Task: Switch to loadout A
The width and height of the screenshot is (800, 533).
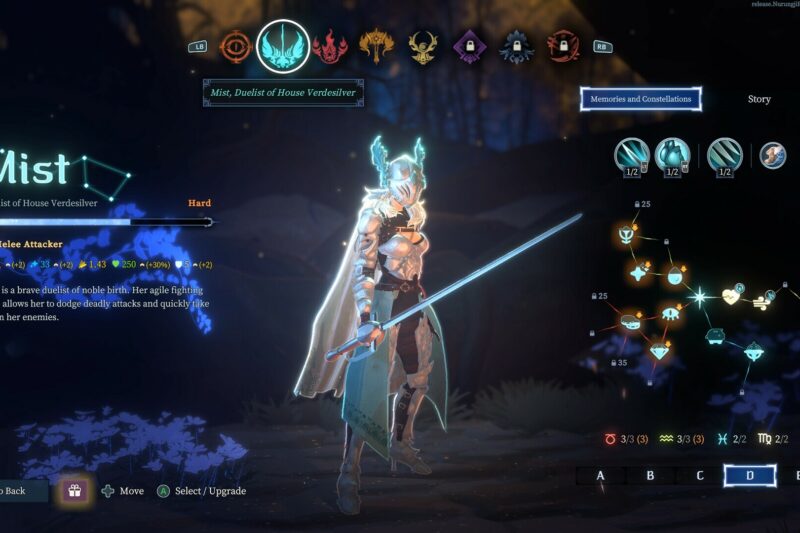Action: coord(601,475)
